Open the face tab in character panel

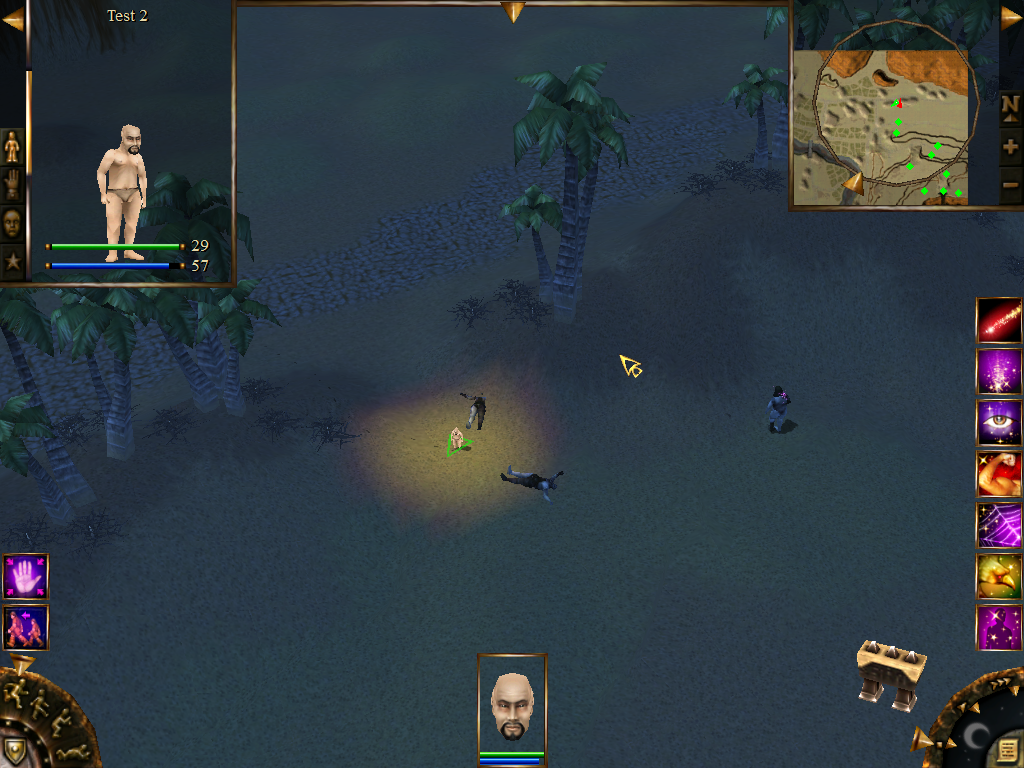[x=12, y=223]
